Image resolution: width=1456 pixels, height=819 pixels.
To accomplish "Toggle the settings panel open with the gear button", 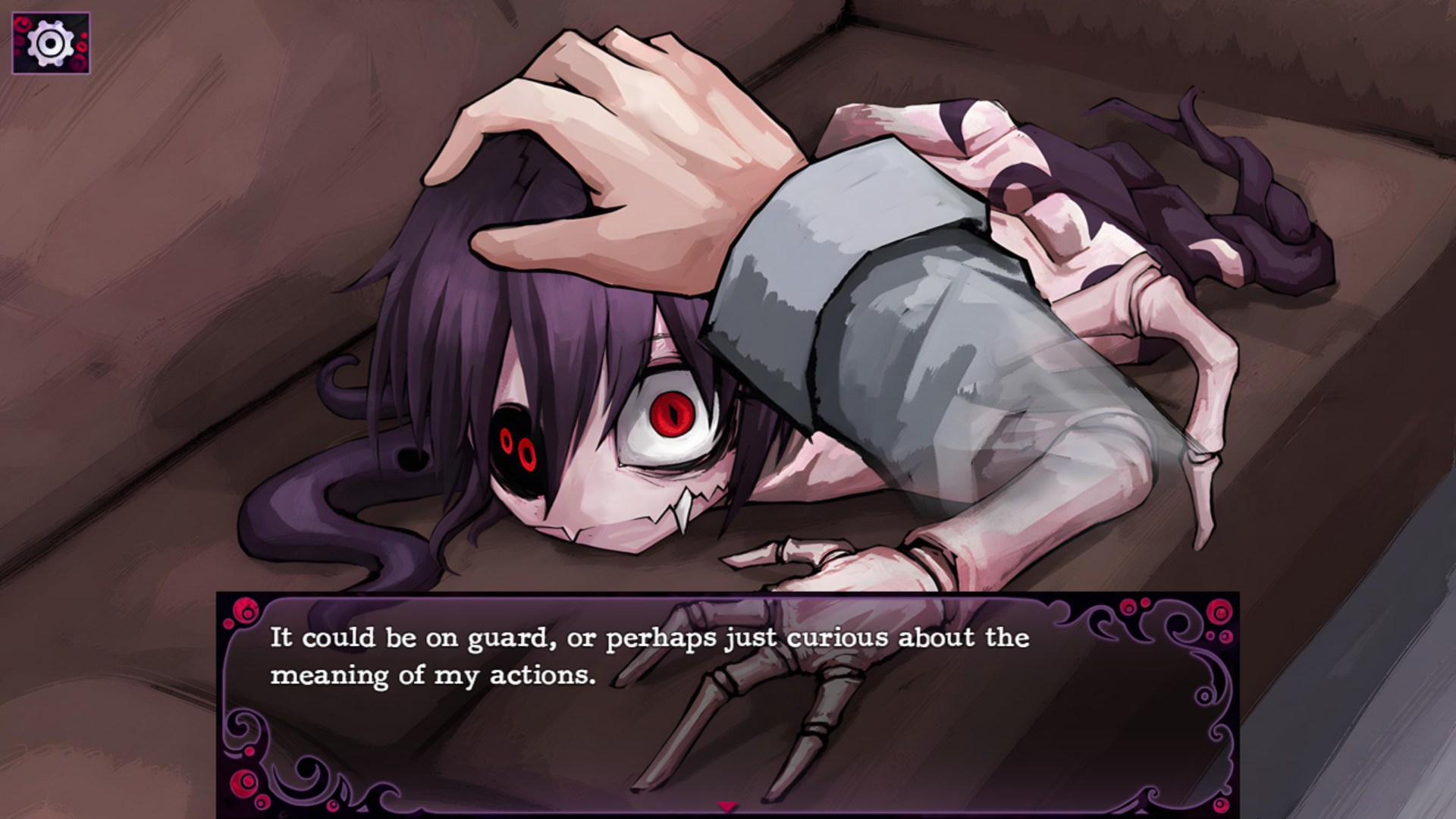I will pos(52,42).
